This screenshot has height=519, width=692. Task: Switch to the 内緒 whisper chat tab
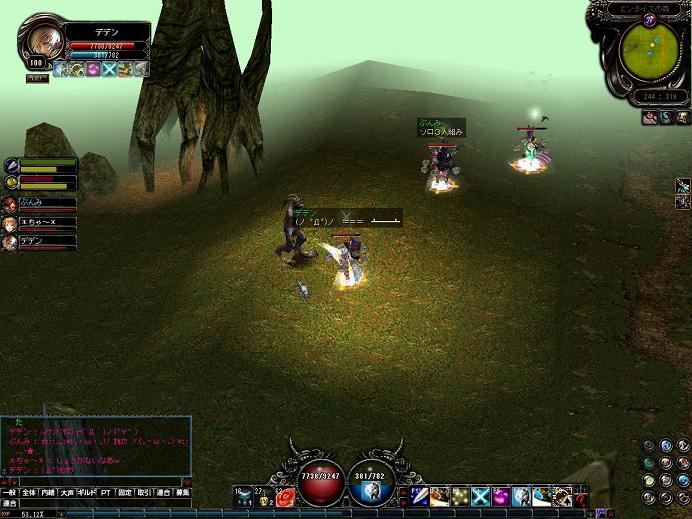click(48, 492)
